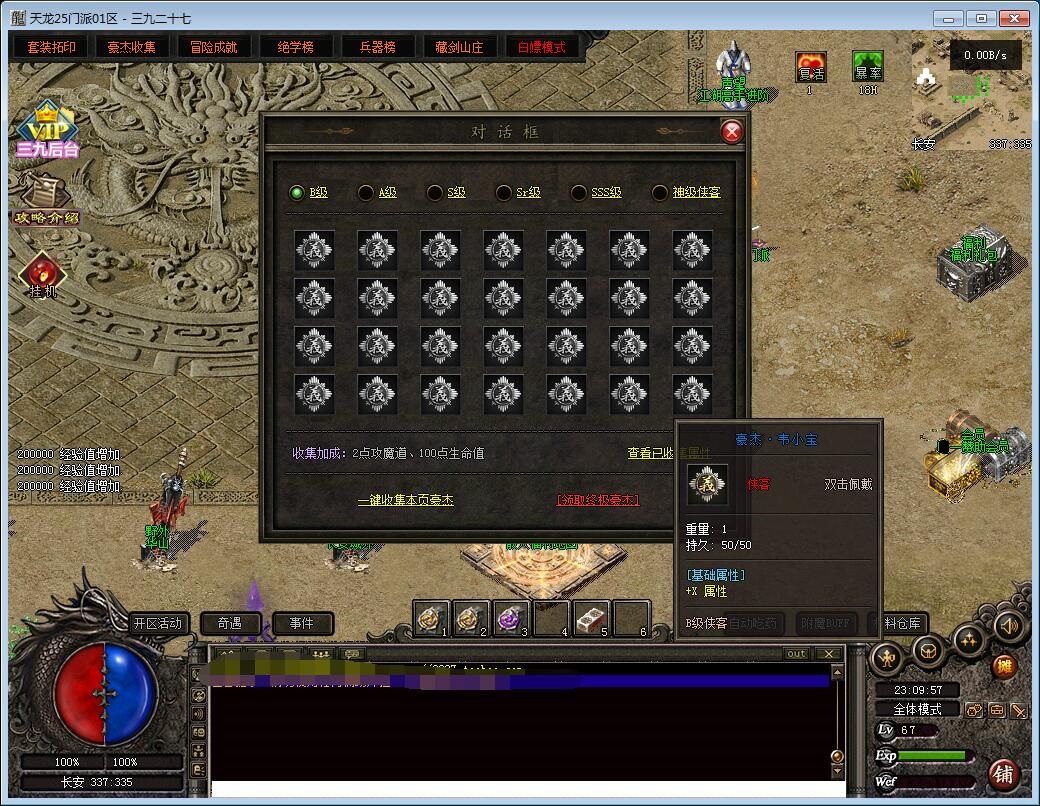Open 豪杰收集 from the top bar

click(x=132, y=47)
